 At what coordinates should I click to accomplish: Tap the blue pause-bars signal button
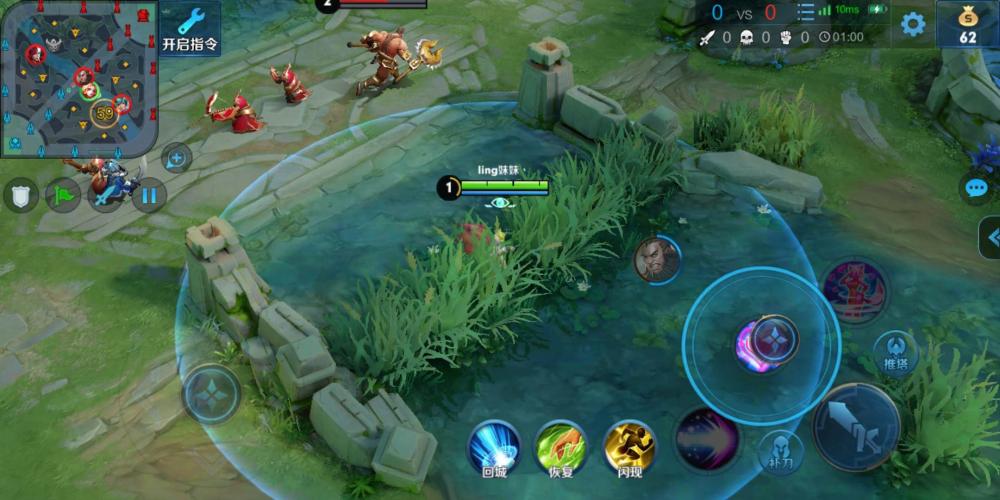click(148, 194)
